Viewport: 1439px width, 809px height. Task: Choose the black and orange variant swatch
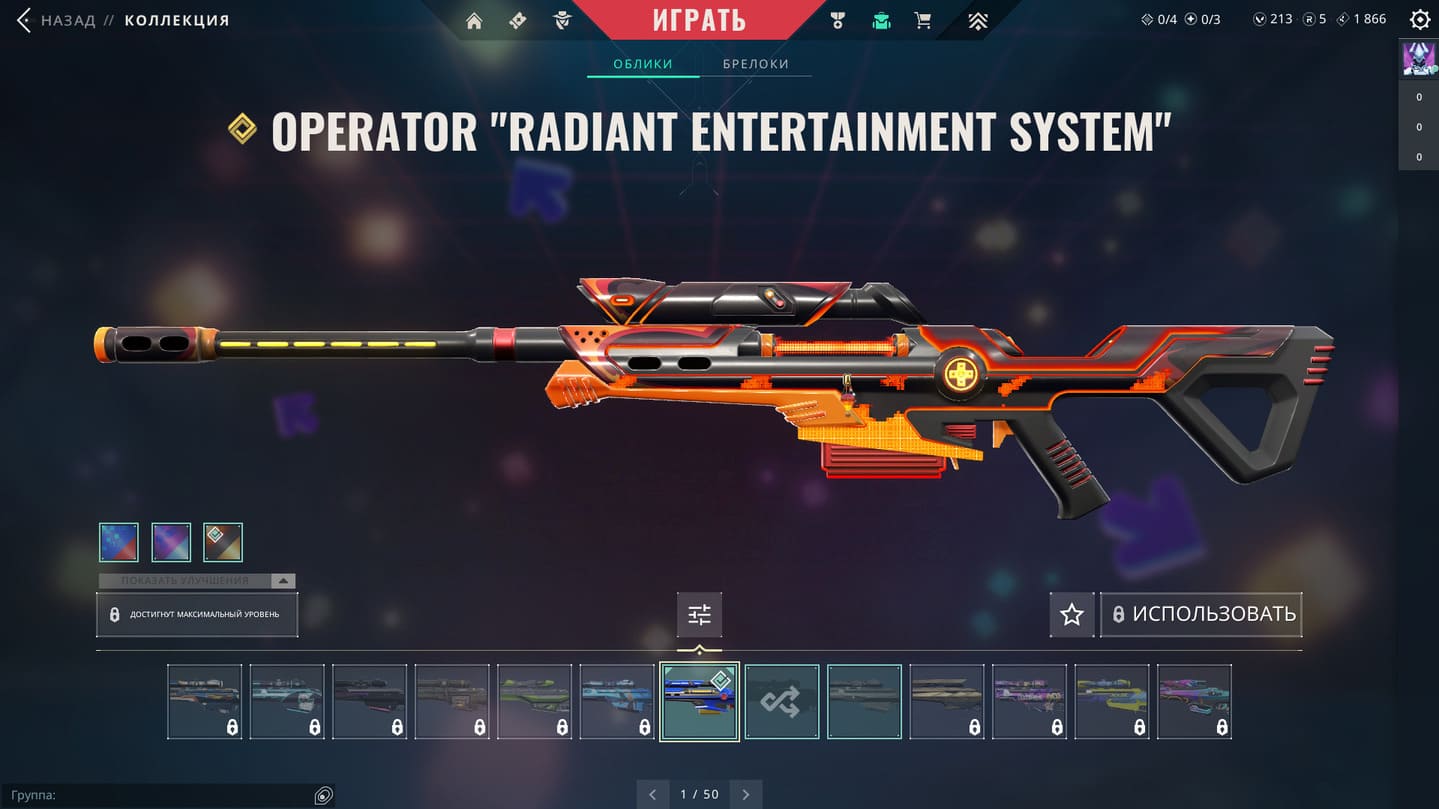coord(223,542)
